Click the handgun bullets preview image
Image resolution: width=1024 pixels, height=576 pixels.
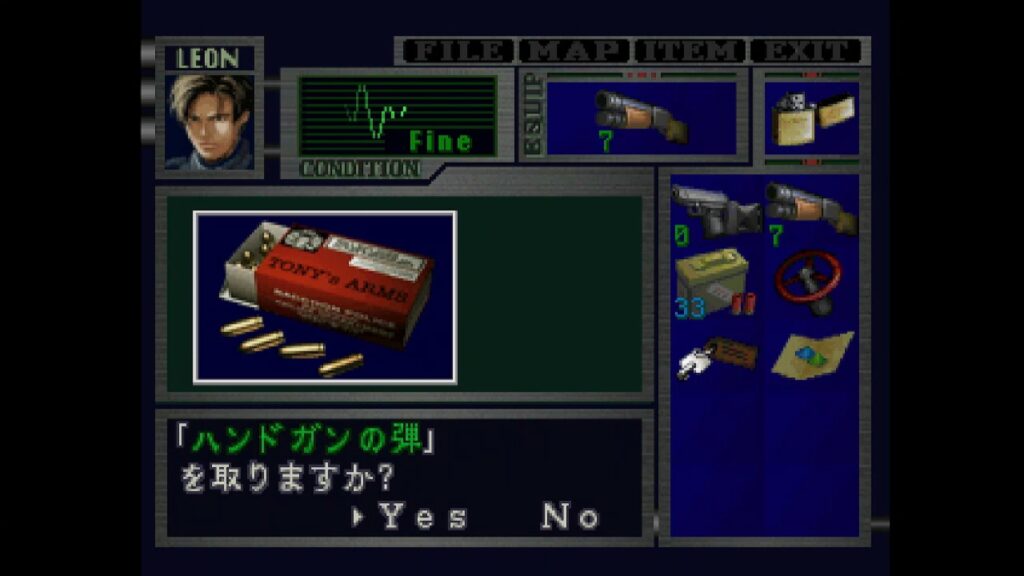point(325,297)
